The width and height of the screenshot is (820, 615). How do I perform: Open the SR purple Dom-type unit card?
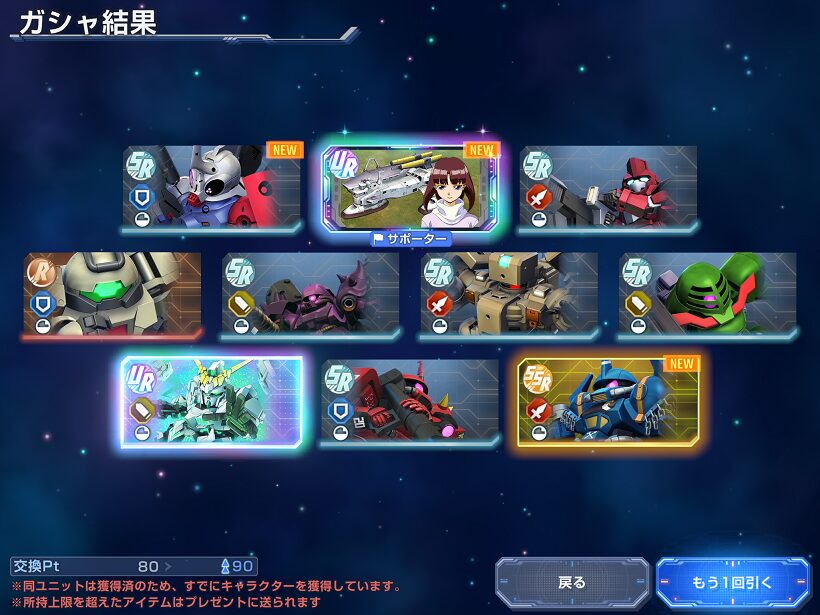pos(310,294)
